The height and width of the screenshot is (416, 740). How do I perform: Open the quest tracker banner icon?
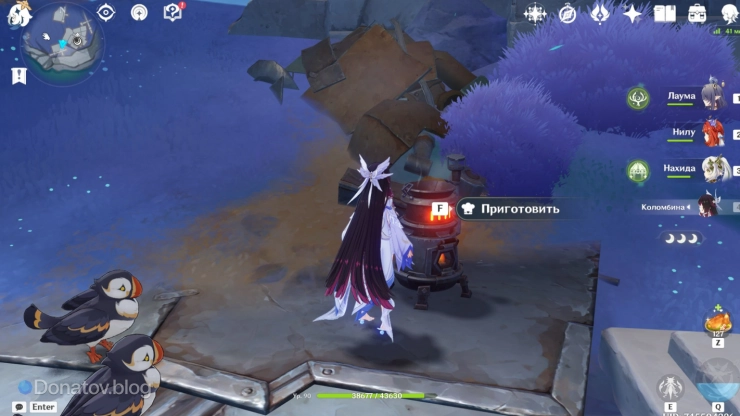(18, 76)
